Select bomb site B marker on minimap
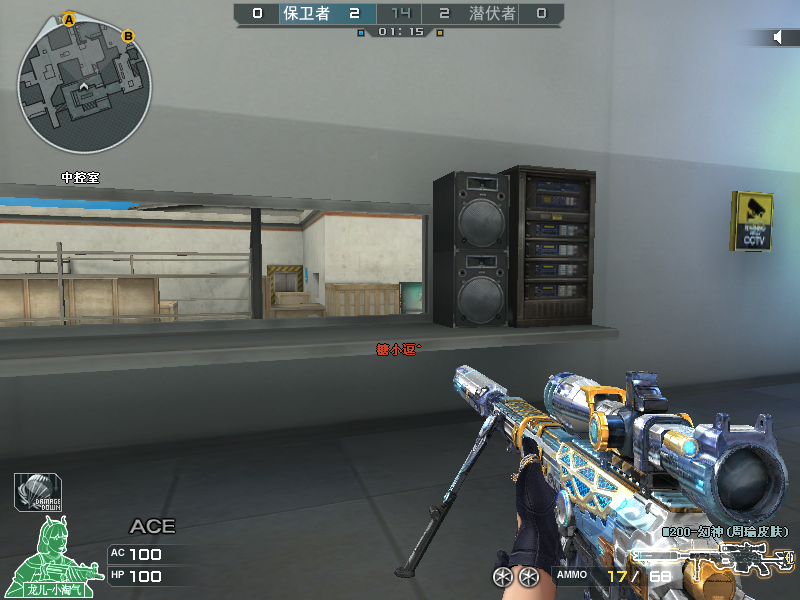The width and height of the screenshot is (800, 600). (128, 37)
